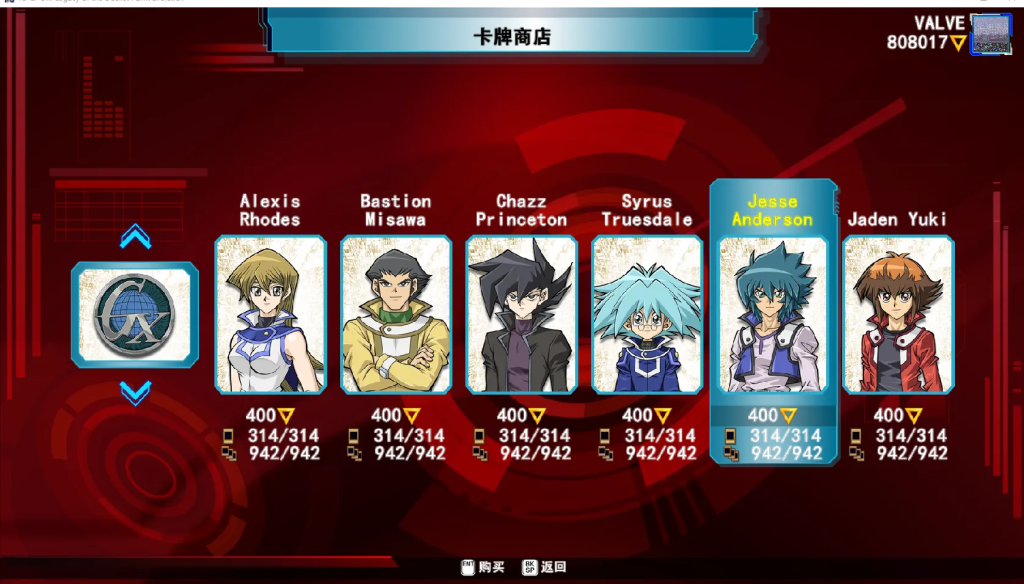Select Alexis Rhodes card pack
The height and width of the screenshot is (584, 1024).
click(x=270, y=315)
